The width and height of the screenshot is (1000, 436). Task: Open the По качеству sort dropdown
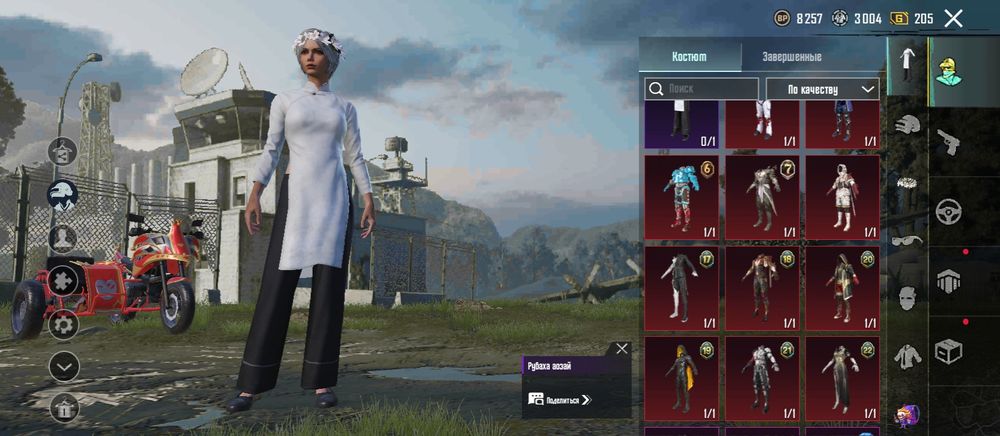tap(822, 89)
